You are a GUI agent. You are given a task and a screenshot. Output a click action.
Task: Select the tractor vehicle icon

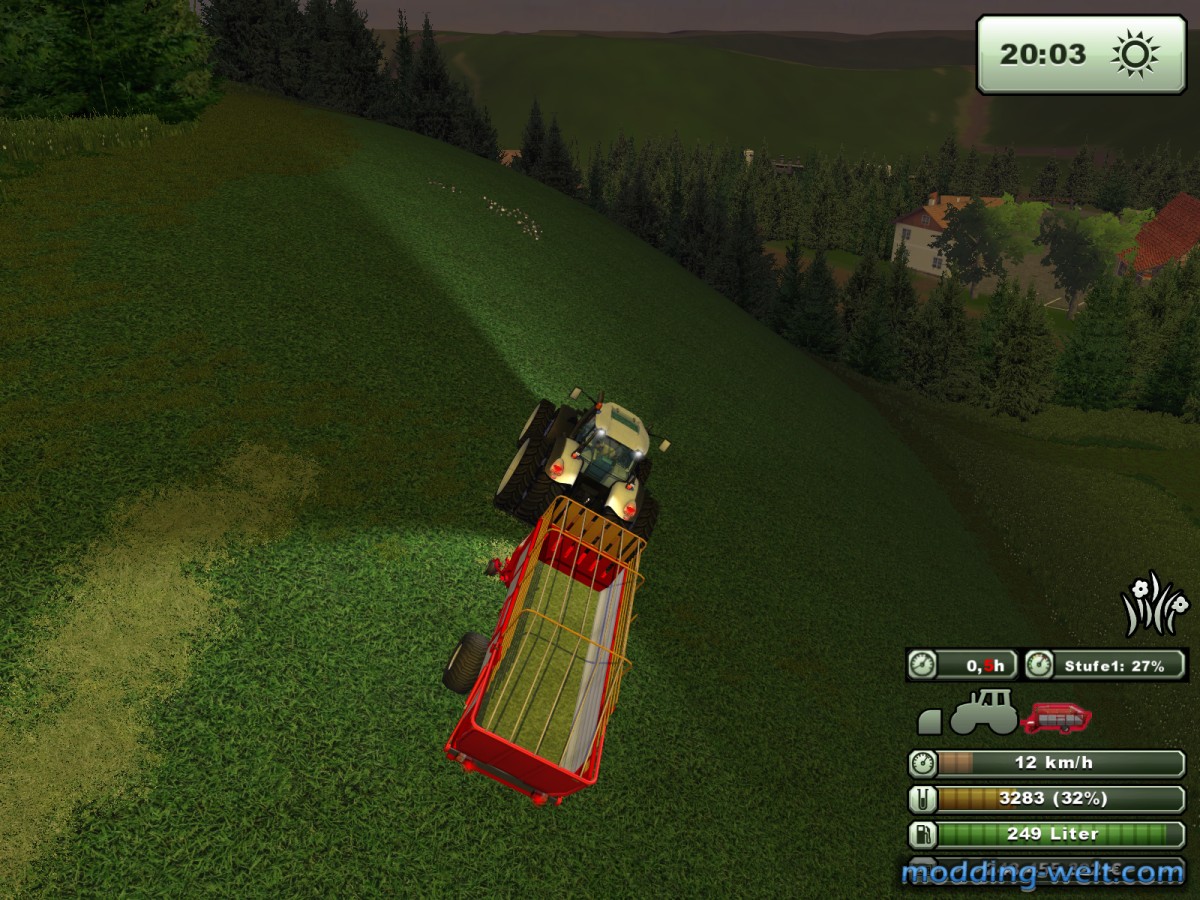(x=982, y=712)
